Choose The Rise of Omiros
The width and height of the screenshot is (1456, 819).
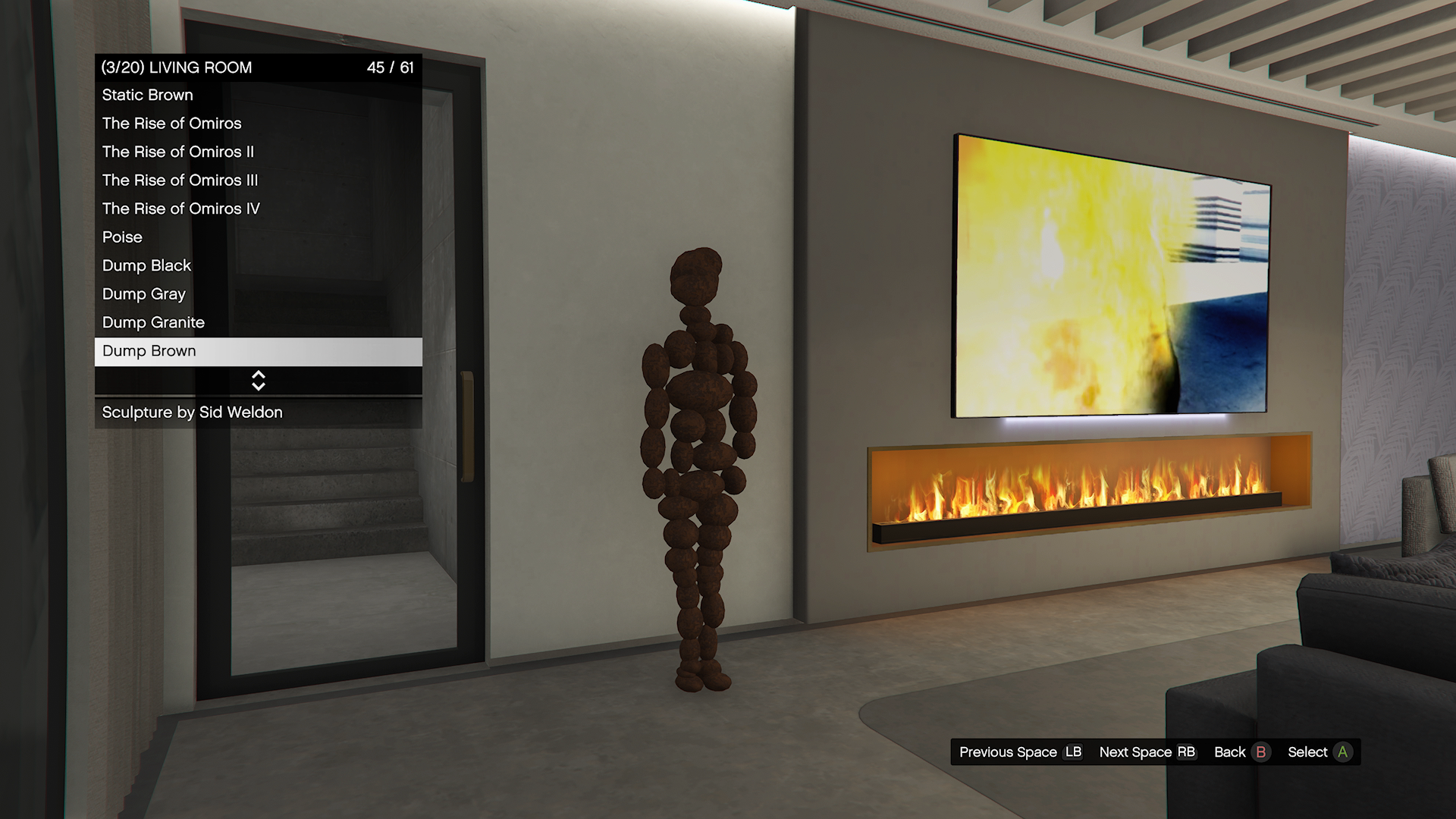258,124
